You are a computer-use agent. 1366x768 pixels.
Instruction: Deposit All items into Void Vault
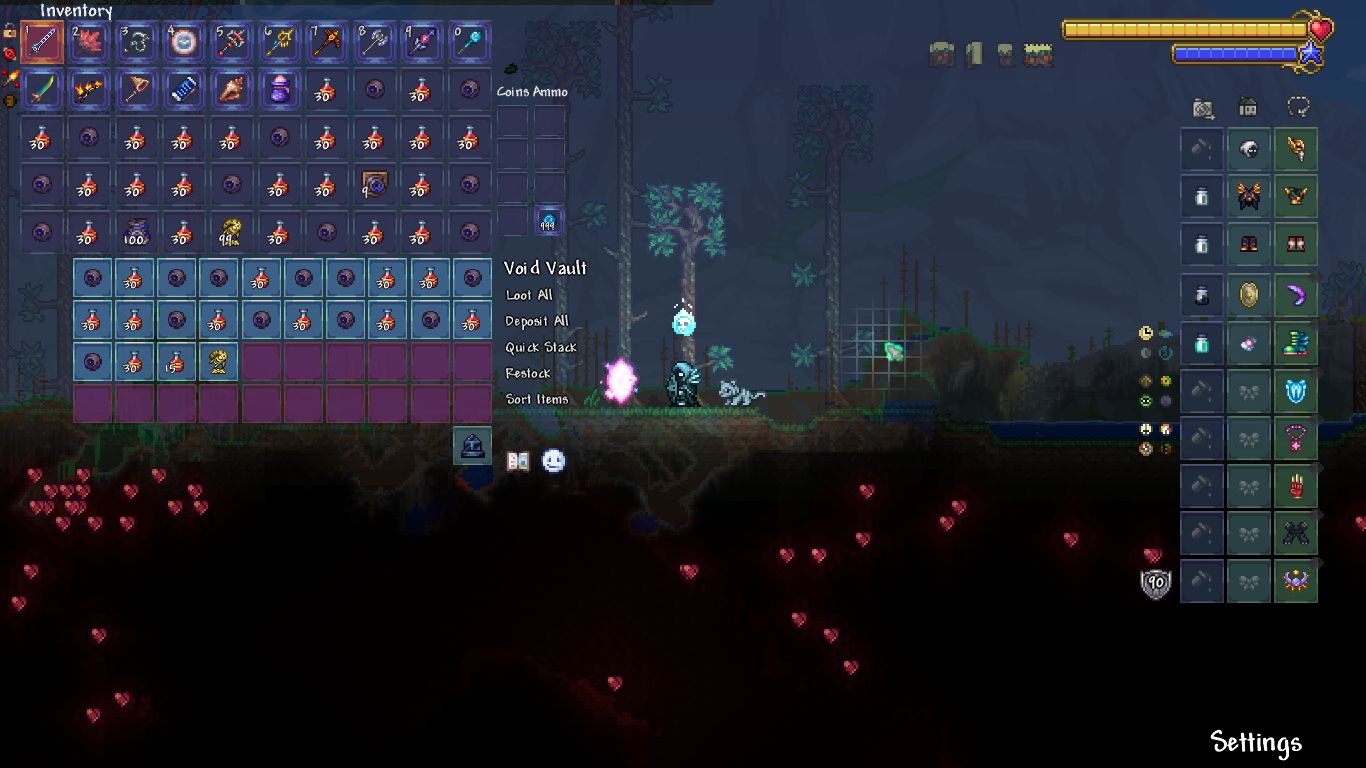click(537, 322)
